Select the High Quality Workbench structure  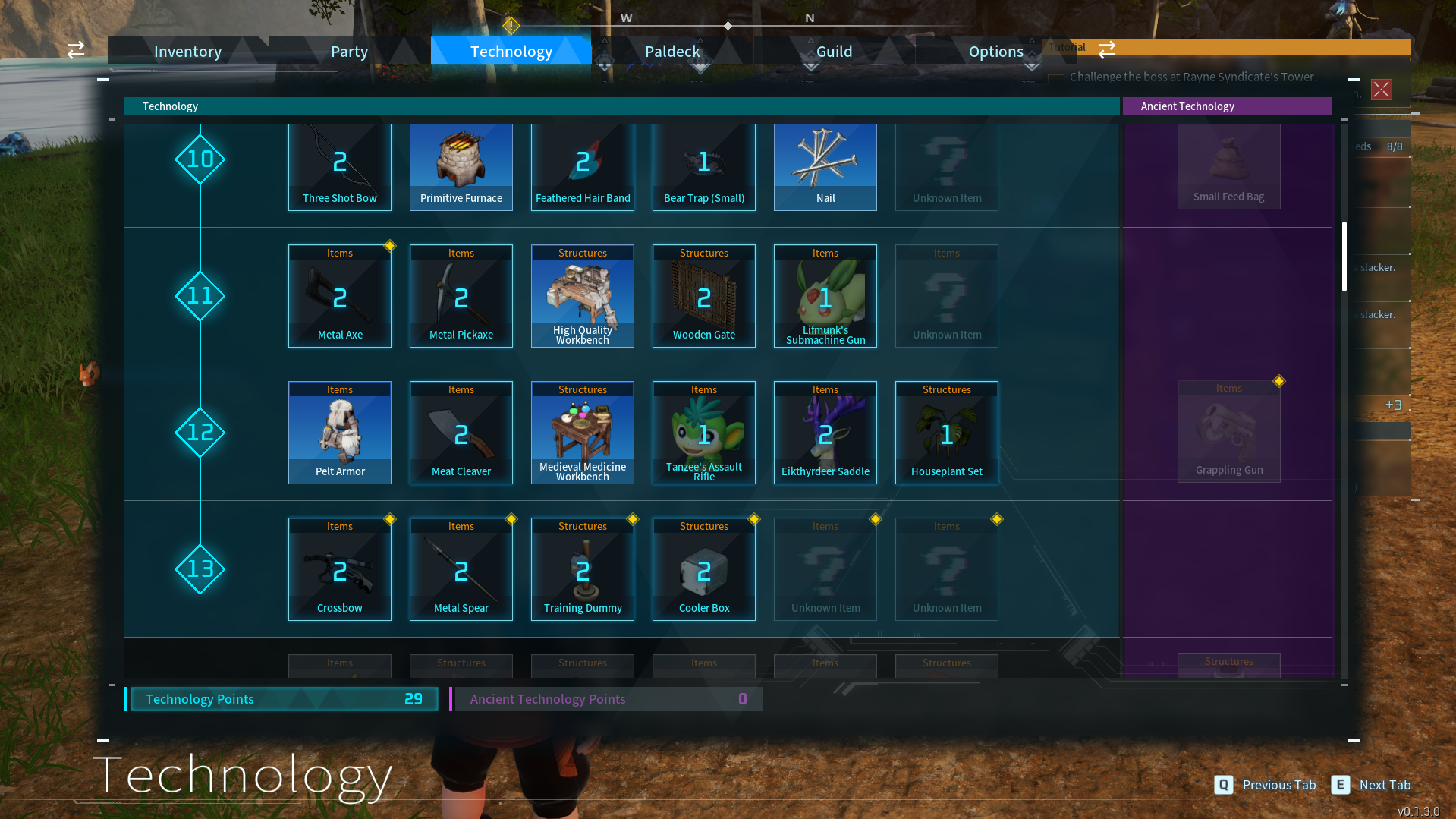[x=582, y=295]
